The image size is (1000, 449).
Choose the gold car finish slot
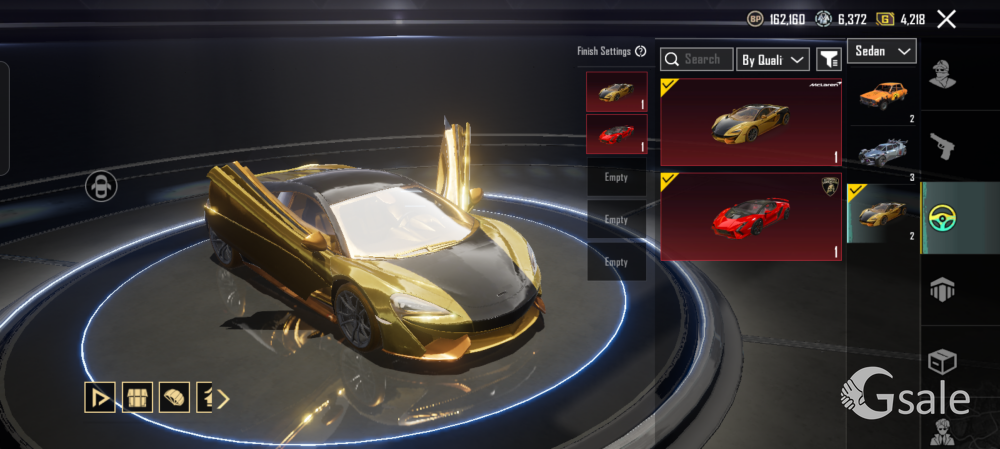[x=616, y=91]
